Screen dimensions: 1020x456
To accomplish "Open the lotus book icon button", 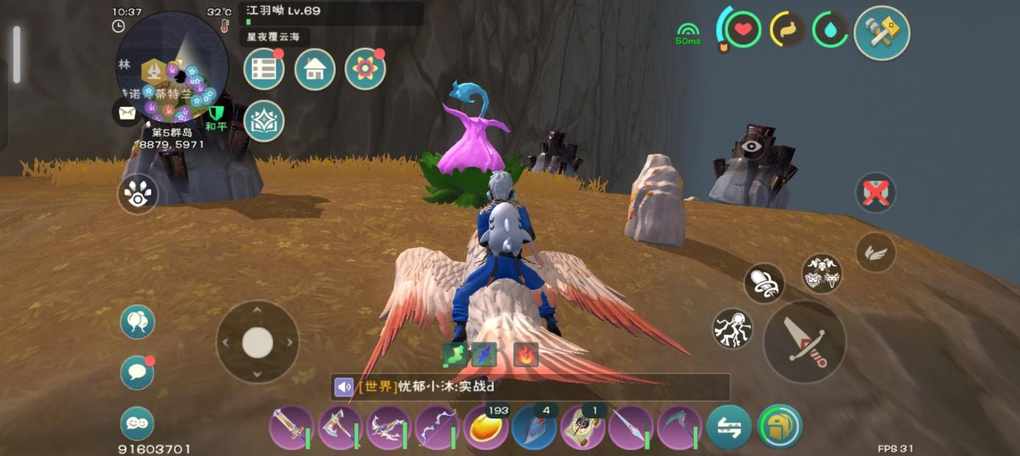I will coord(264,121).
